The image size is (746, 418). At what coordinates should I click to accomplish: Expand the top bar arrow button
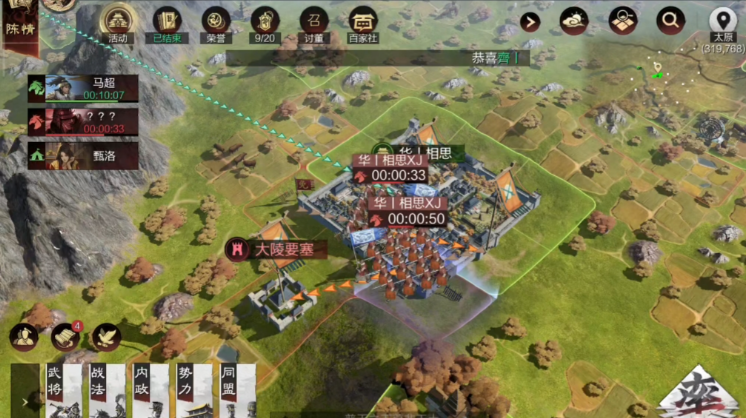pyautogui.click(x=530, y=21)
